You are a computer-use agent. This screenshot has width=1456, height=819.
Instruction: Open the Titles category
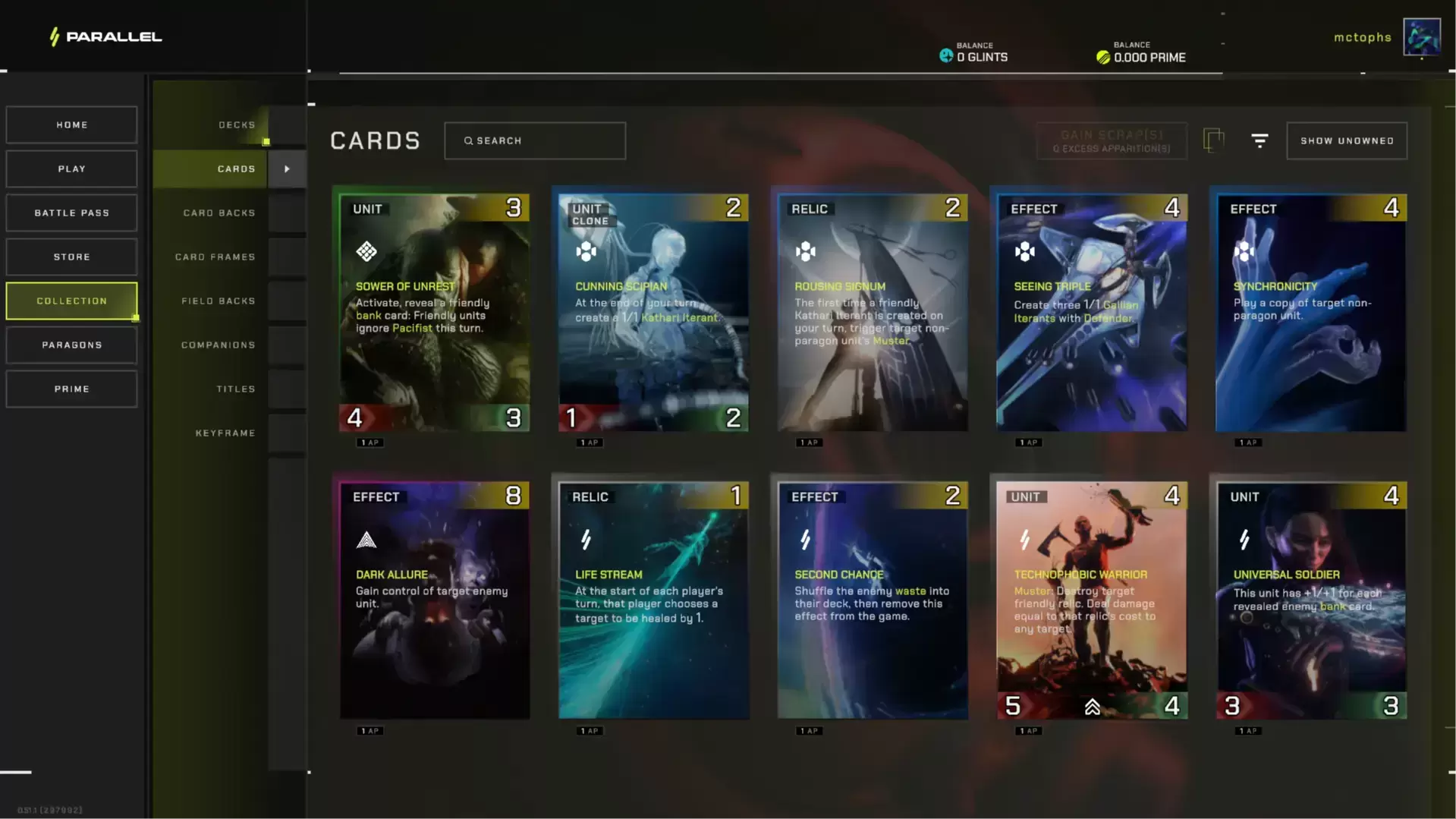[235, 389]
